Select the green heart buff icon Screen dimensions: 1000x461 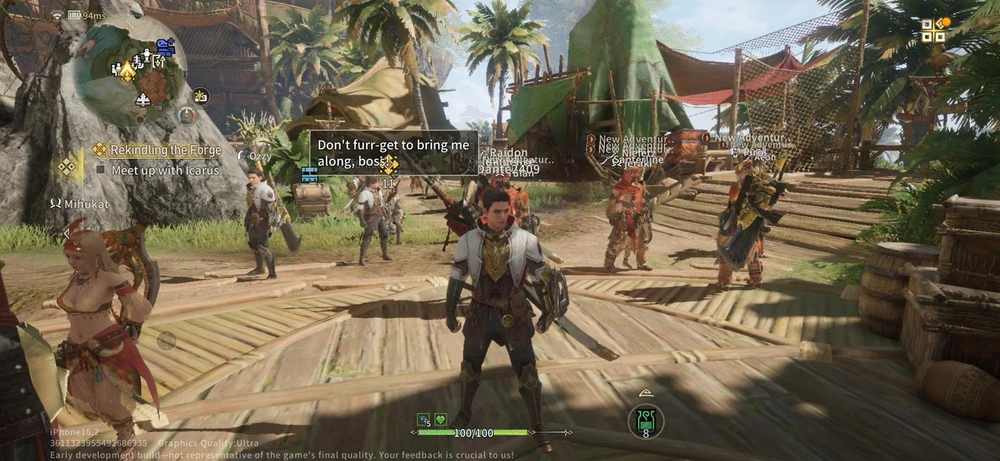click(441, 419)
